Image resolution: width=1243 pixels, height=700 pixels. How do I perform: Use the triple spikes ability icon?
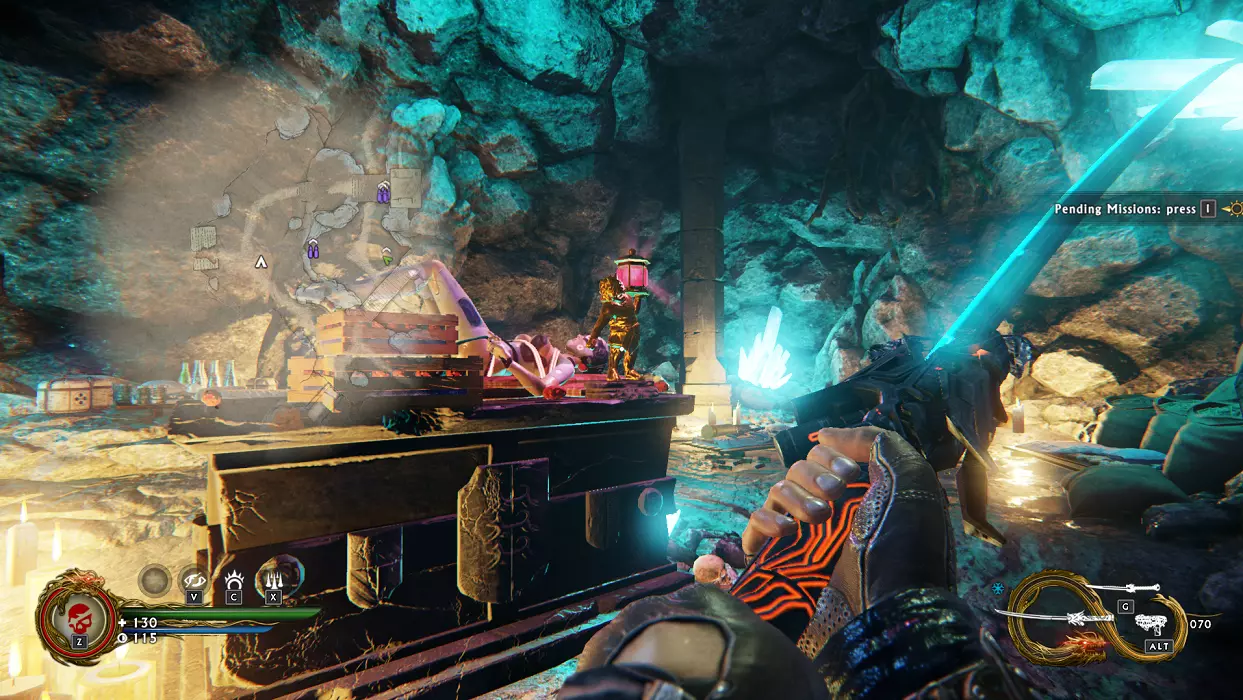(x=273, y=578)
